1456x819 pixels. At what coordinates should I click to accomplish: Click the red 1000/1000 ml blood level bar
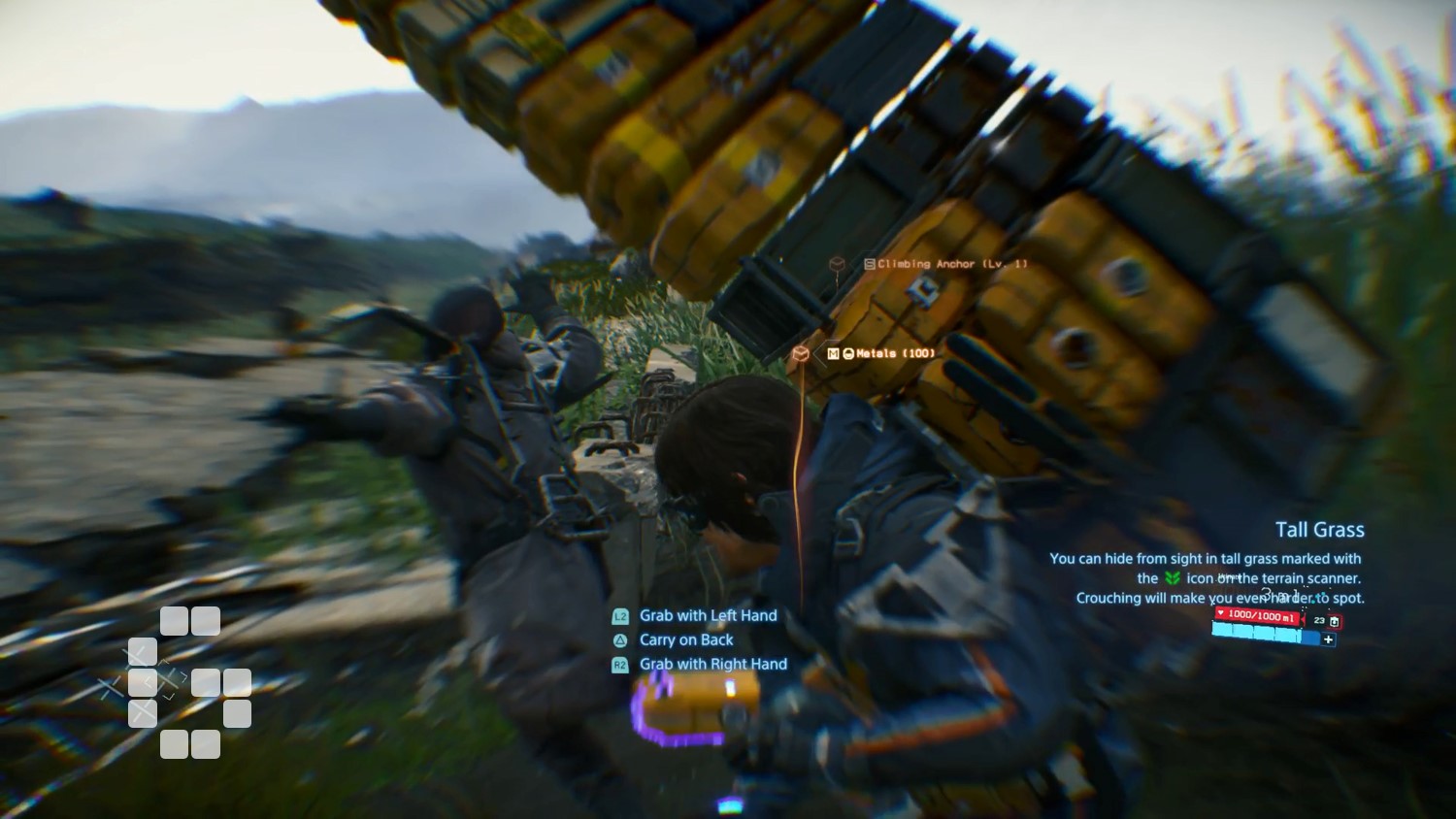pyautogui.click(x=1257, y=617)
